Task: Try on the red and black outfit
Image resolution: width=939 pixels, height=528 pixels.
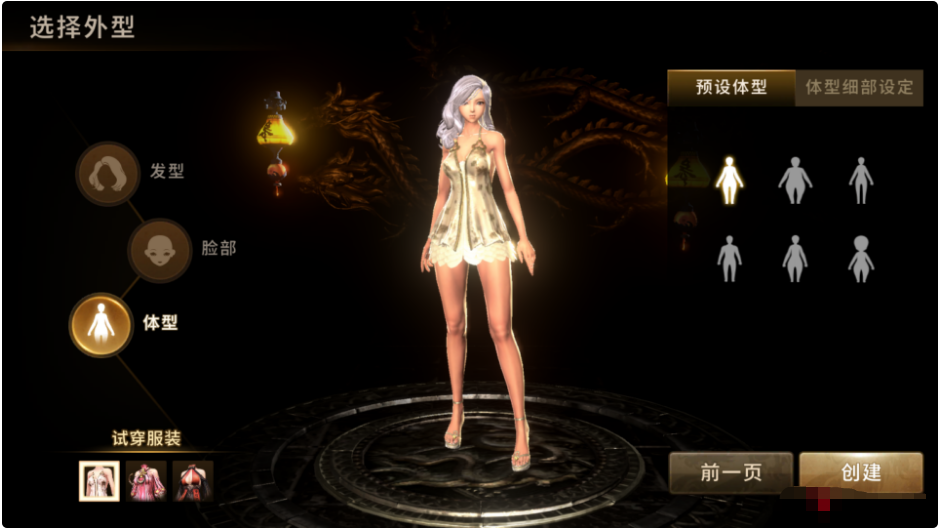Action: 193,481
